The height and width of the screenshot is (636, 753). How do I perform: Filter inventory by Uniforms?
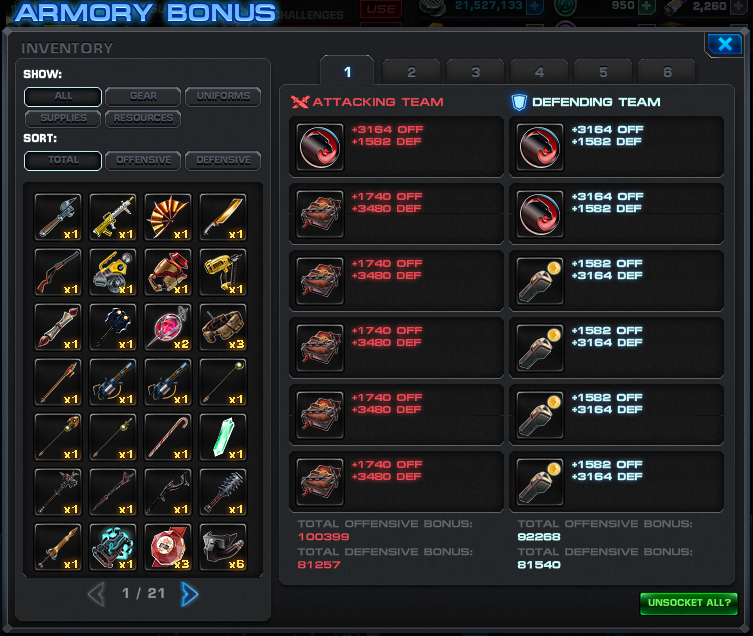tap(223, 97)
